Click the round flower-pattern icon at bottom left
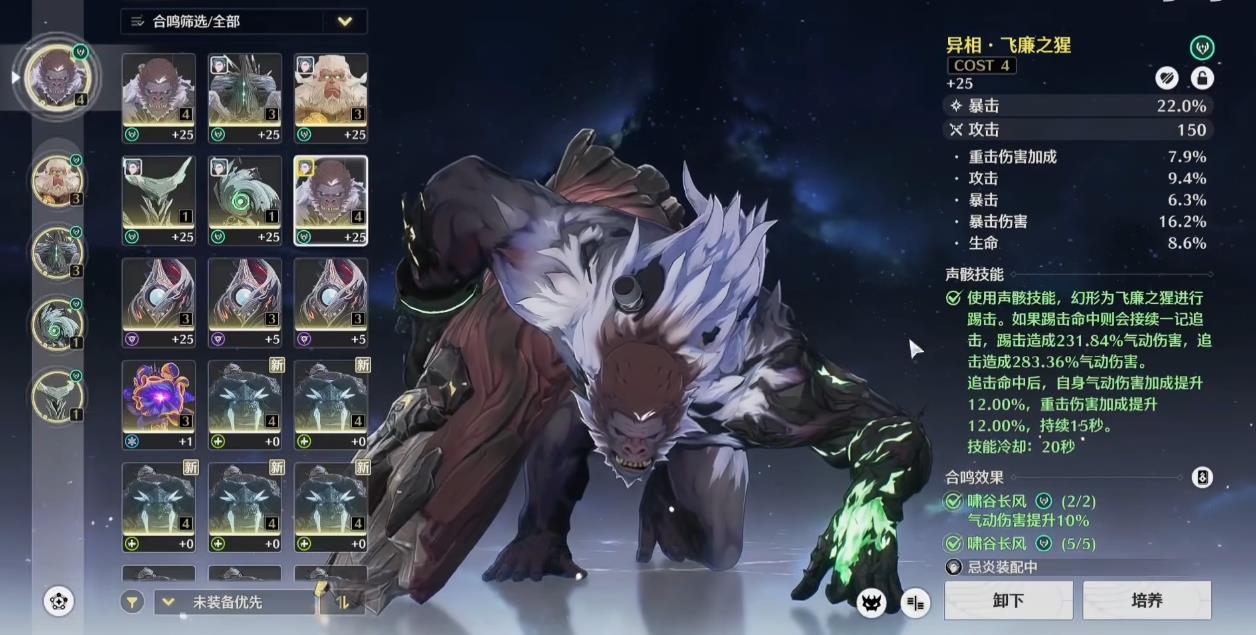 (59, 601)
